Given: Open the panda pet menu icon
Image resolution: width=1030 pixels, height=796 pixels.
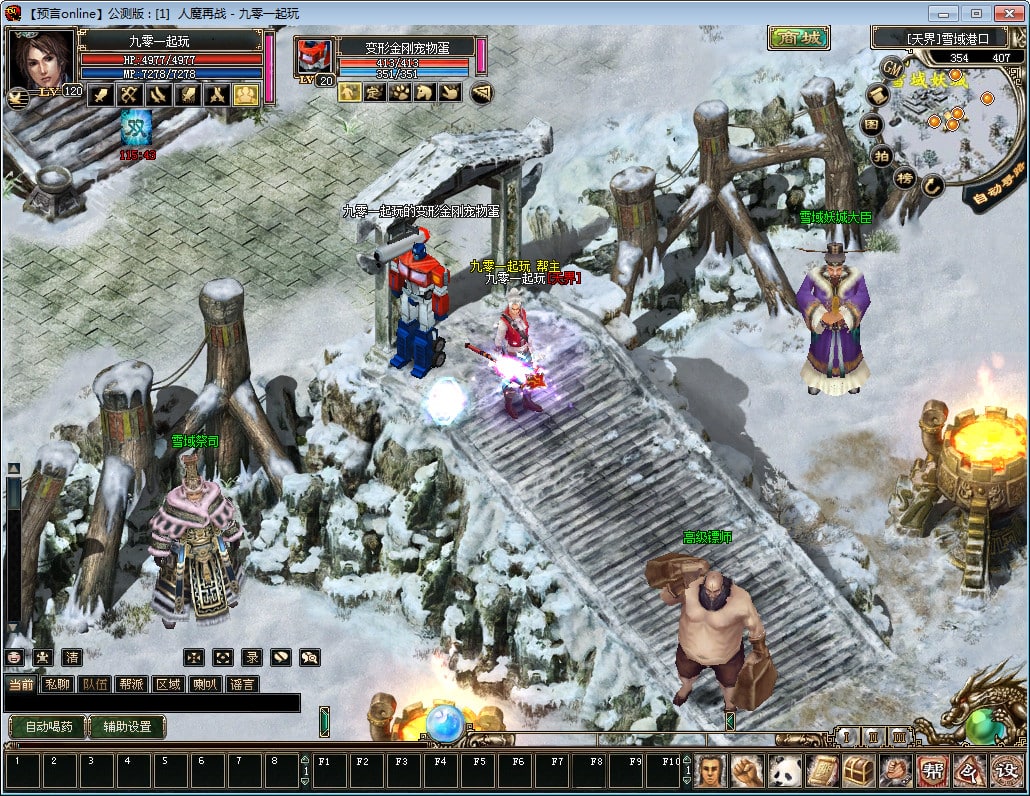Looking at the screenshot, I should point(784,771).
